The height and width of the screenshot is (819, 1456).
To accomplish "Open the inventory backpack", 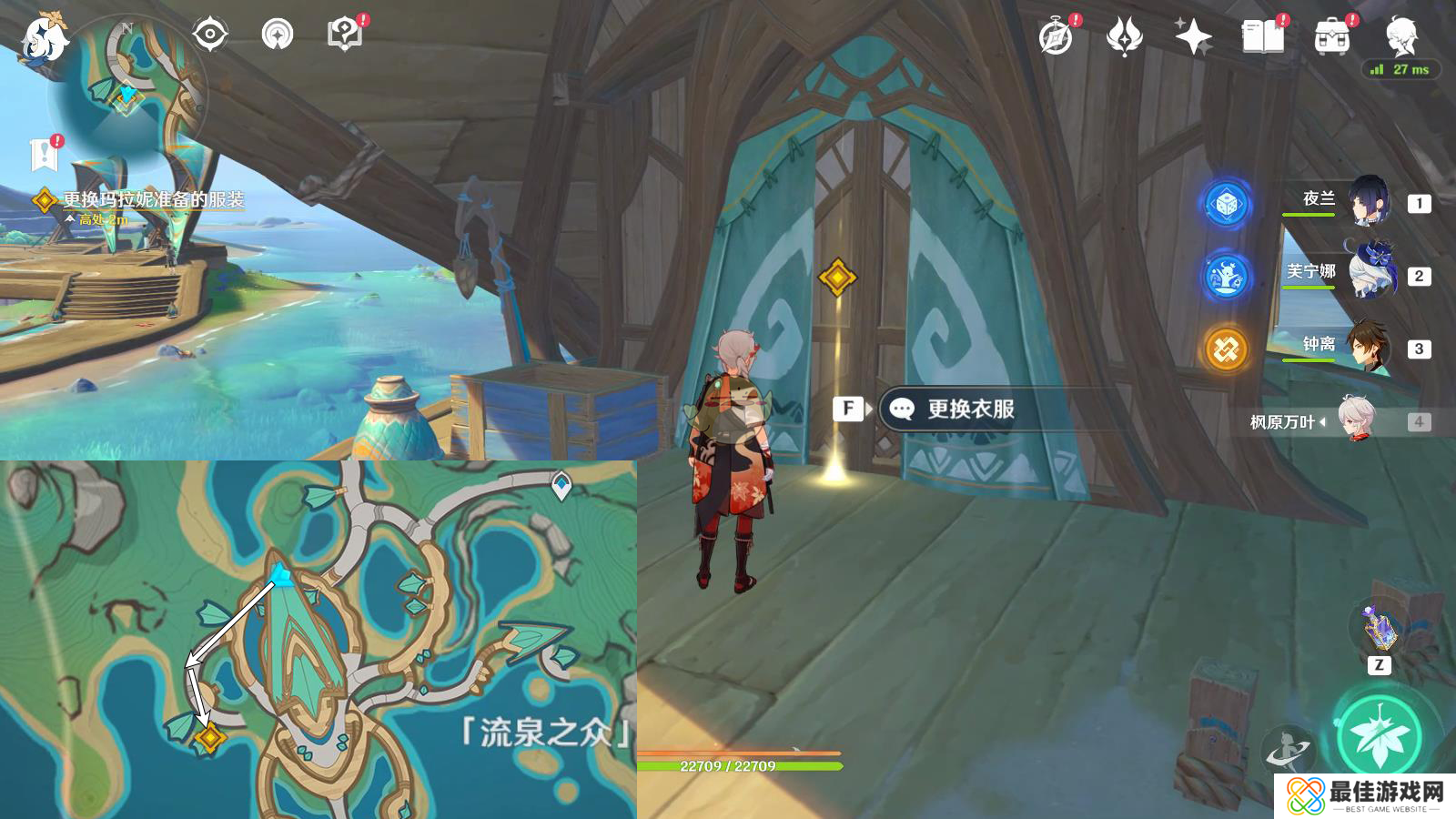I will pos(1332,37).
